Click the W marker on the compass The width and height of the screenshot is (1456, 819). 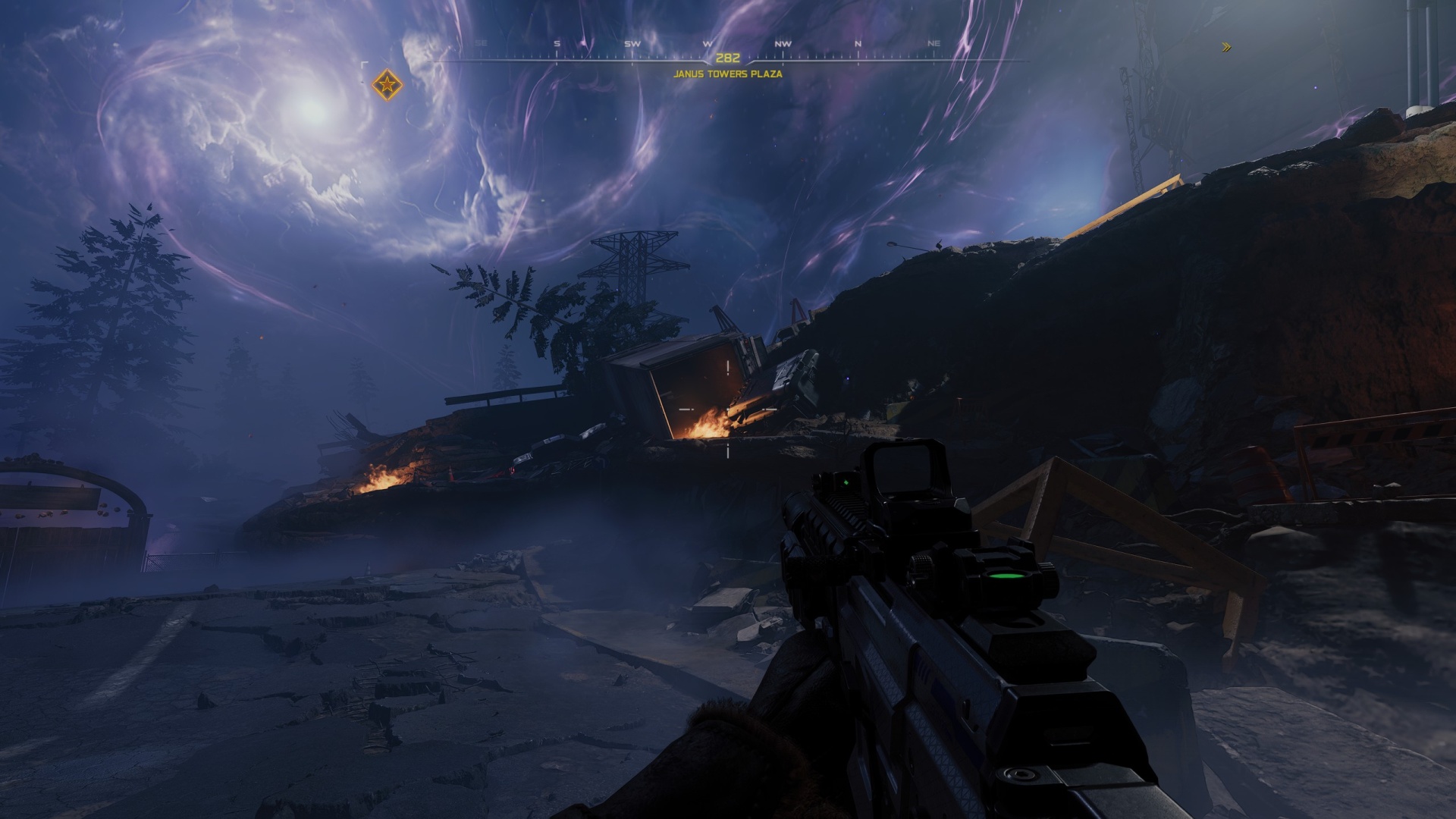[708, 44]
